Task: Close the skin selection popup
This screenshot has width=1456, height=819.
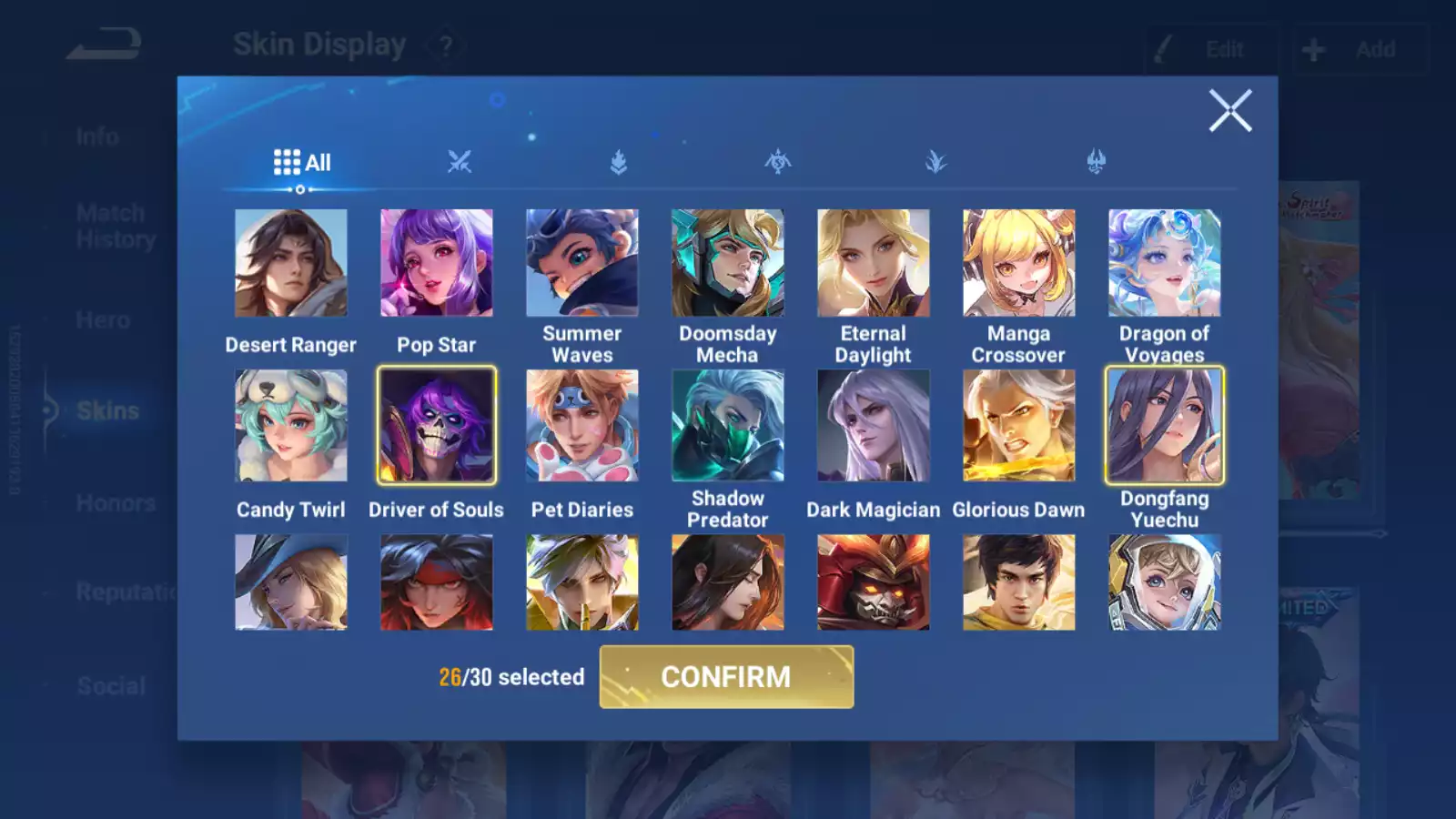Action: coord(1230,111)
